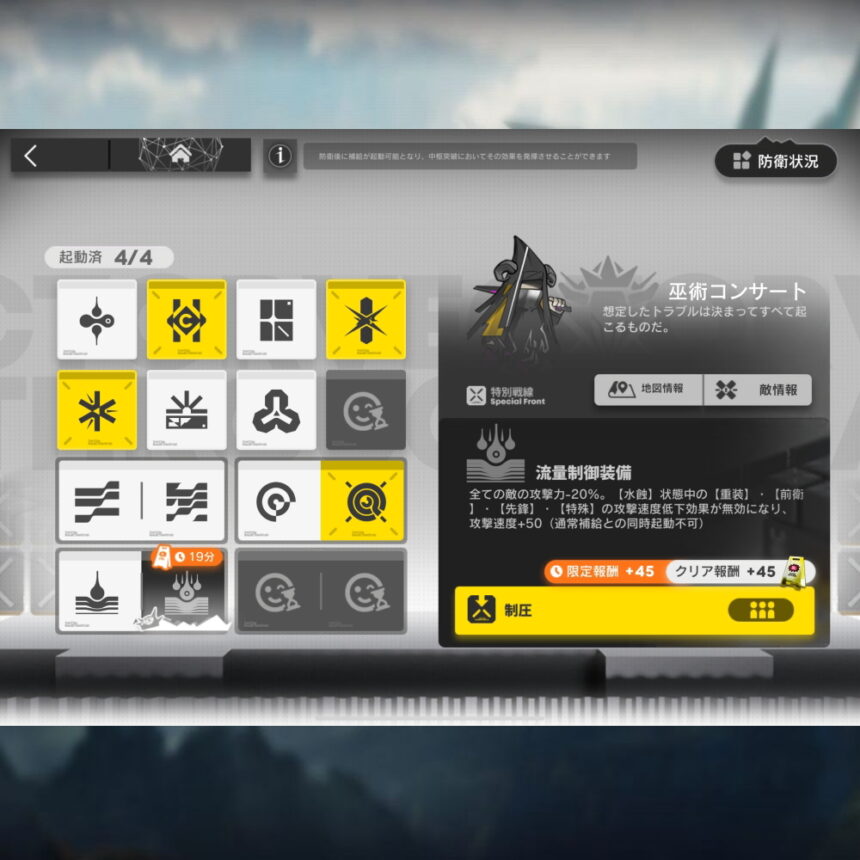Select the single droplet over waves tile
Screen dimensions: 860x860
pos(99,591)
